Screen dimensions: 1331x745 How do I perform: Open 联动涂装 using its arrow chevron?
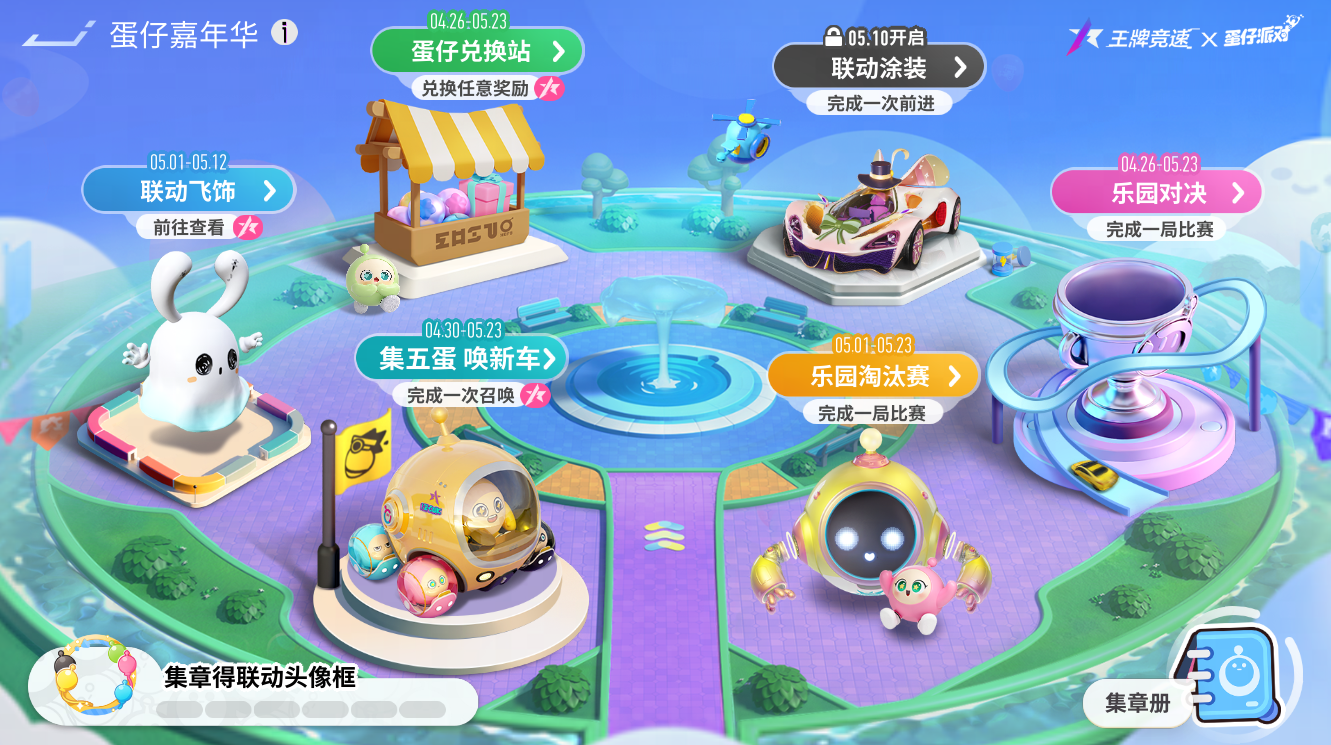(958, 66)
